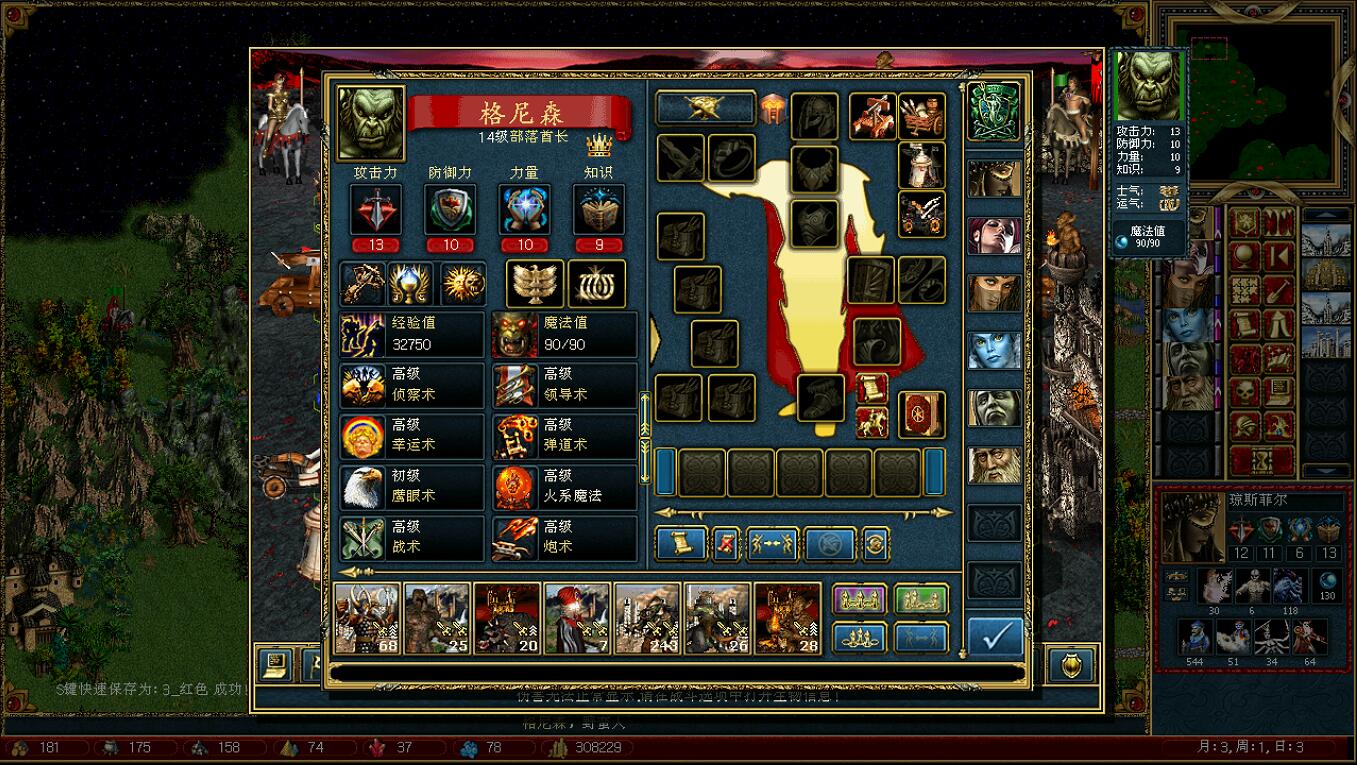Choose the army stack with 68 troops
Viewport: 1357px width, 765px height.
click(x=367, y=618)
